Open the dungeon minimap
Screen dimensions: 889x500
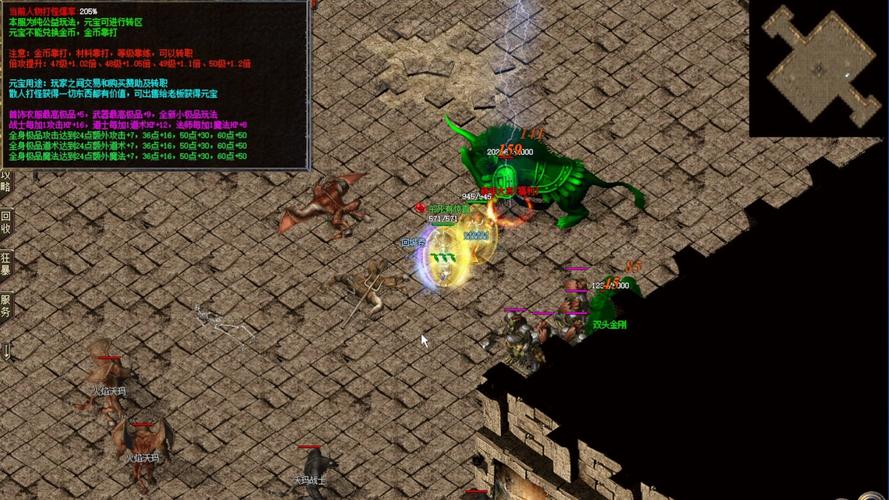(818, 68)
